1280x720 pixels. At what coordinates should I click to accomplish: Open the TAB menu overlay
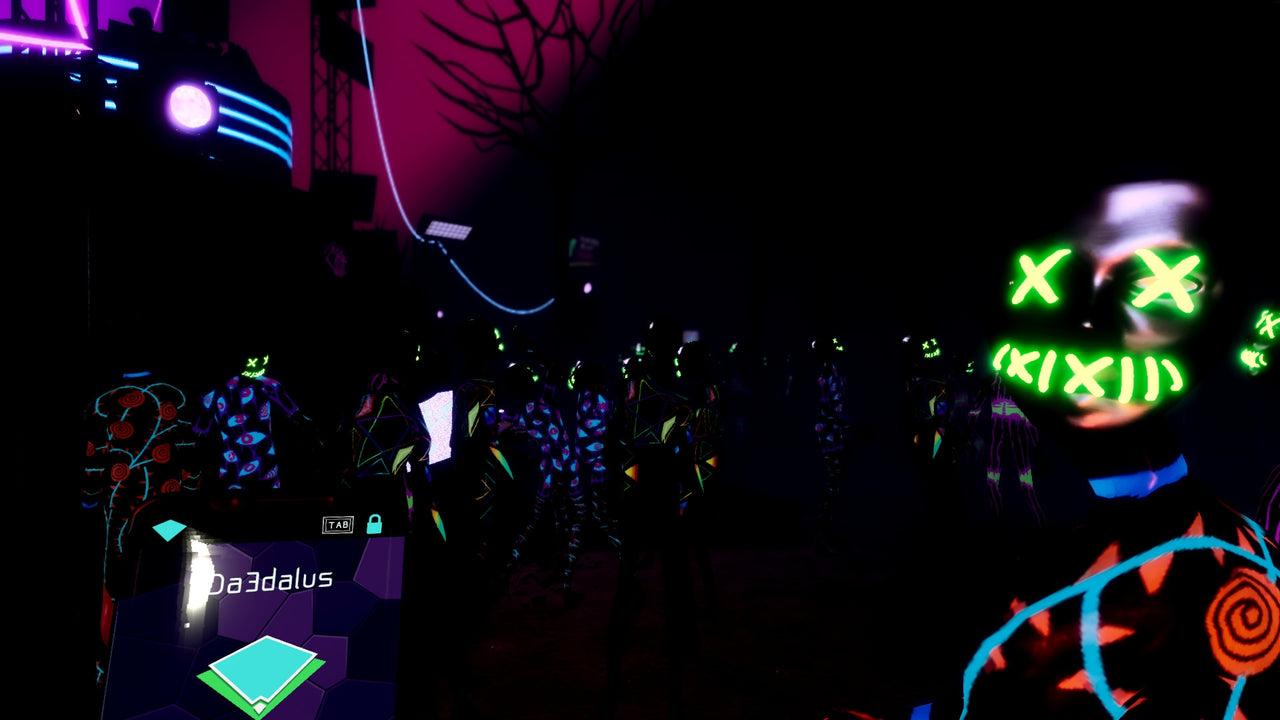pos(339,525)
